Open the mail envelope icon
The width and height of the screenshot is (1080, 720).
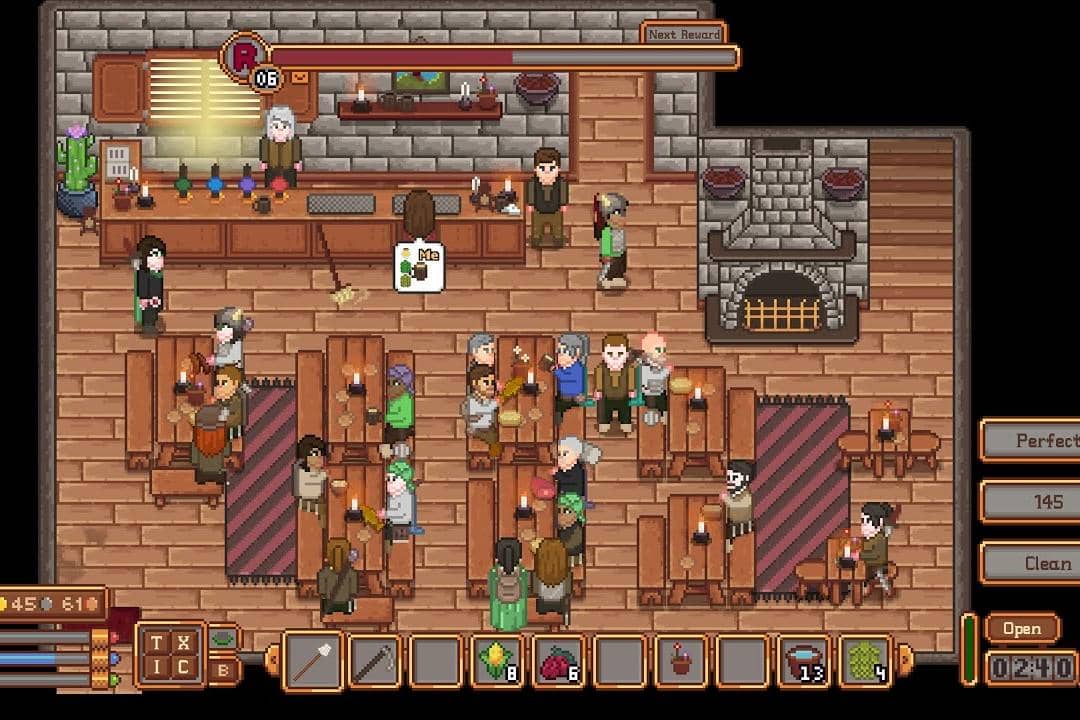(299, 77)
